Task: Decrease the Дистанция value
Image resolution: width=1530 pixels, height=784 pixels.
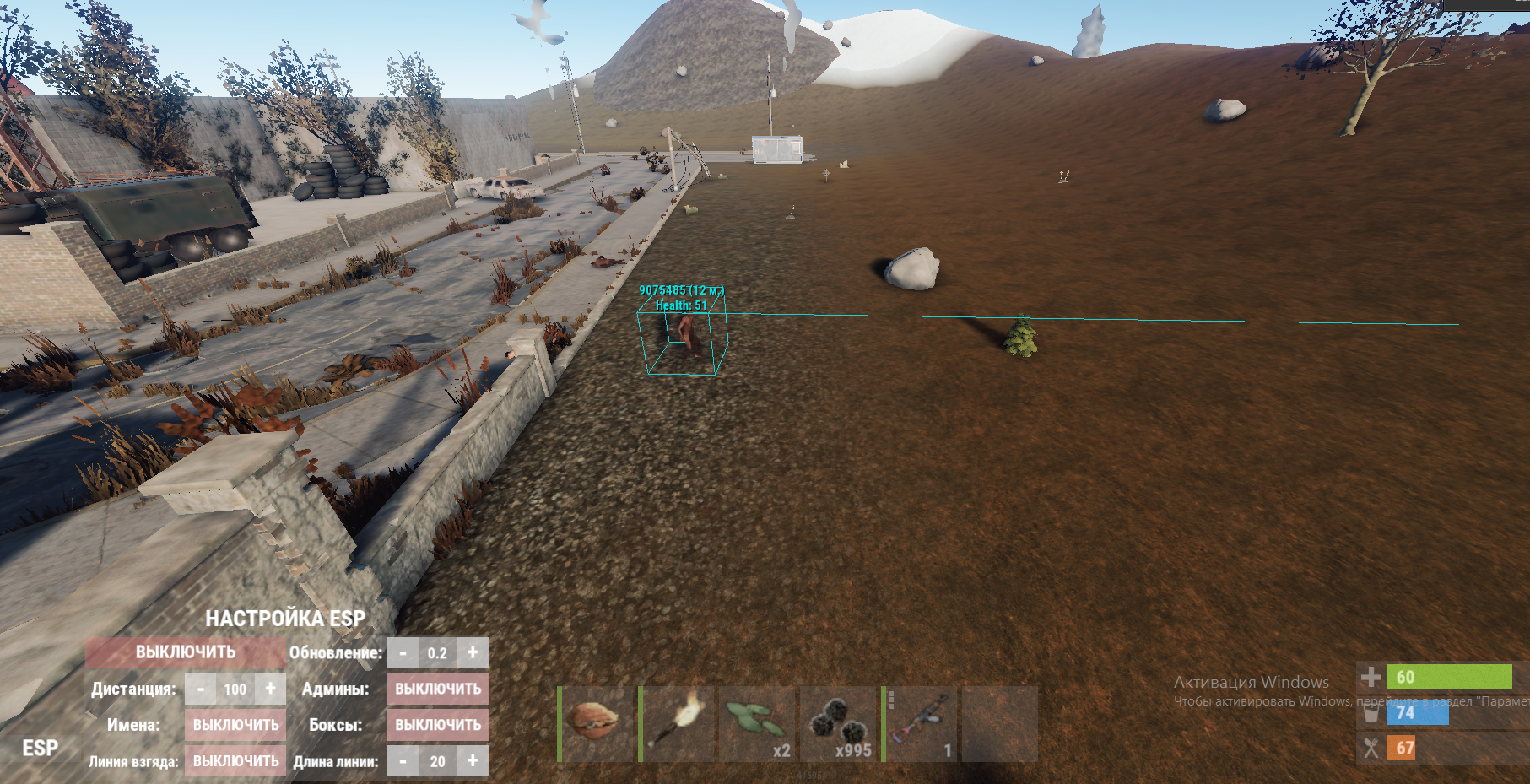Action: coord(200,689)
